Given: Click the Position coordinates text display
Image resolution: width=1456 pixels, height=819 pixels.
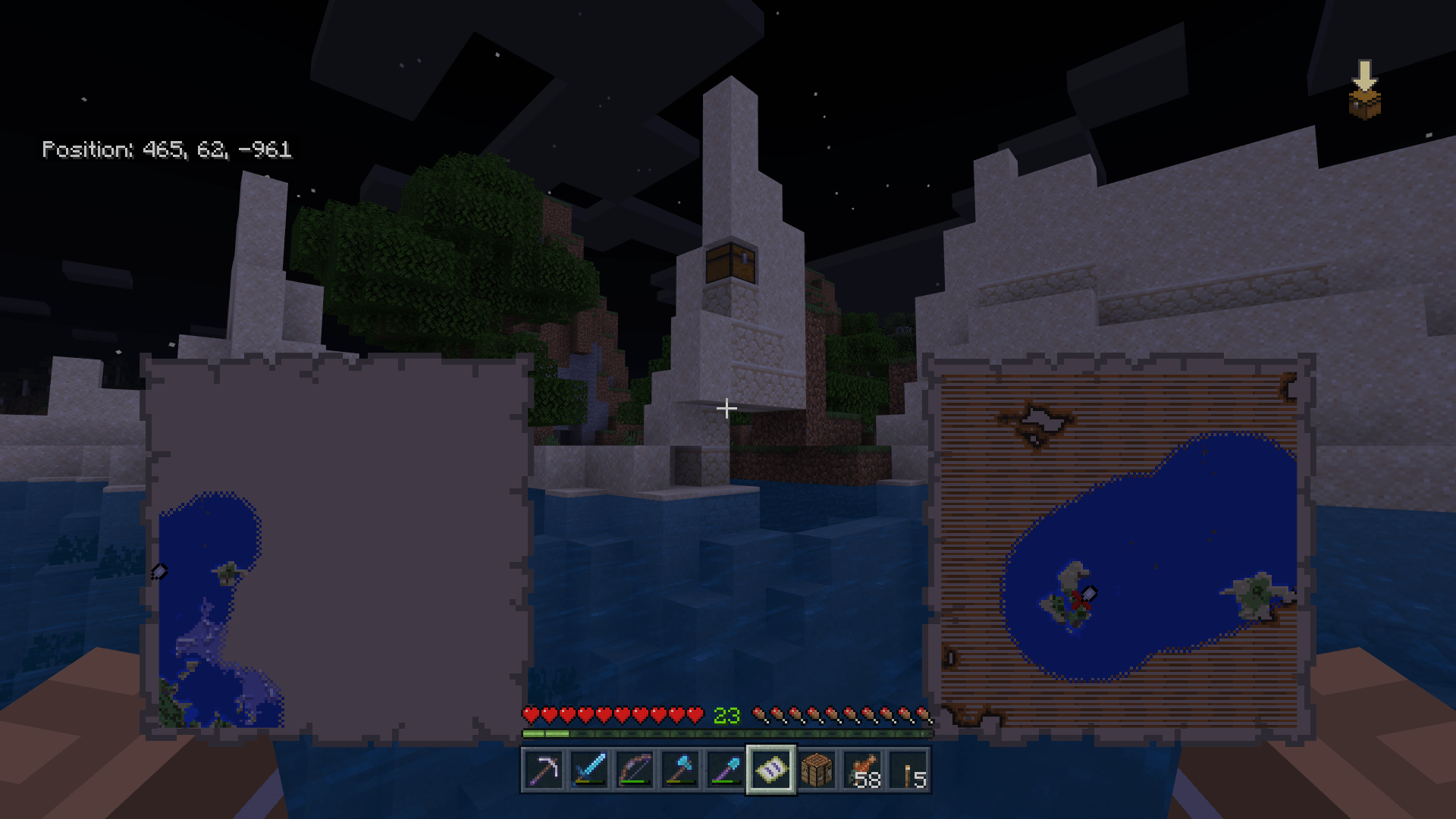Looking at the screenshot, I should [167, 149].
